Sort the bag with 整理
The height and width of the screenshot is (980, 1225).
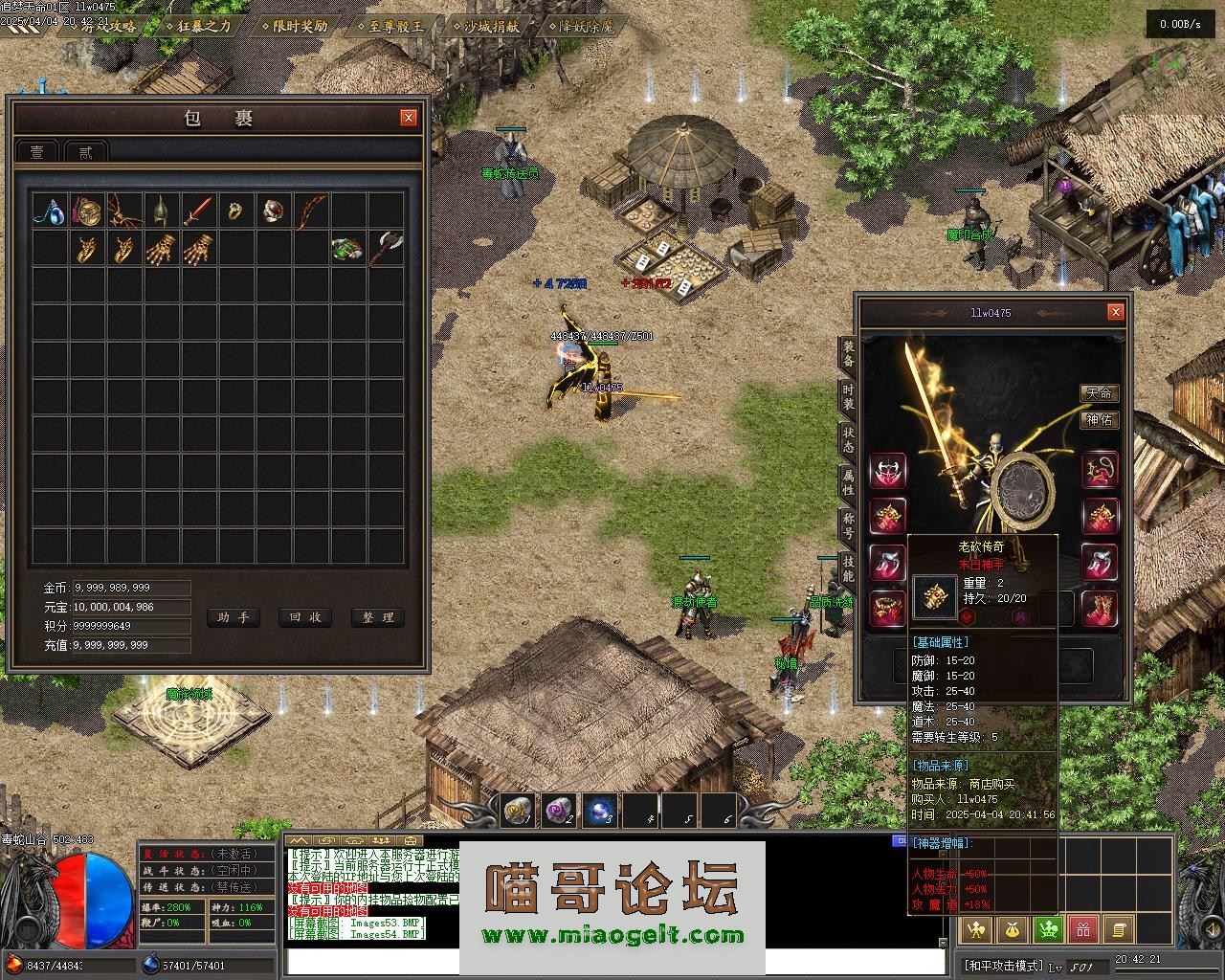click(378, 617)
